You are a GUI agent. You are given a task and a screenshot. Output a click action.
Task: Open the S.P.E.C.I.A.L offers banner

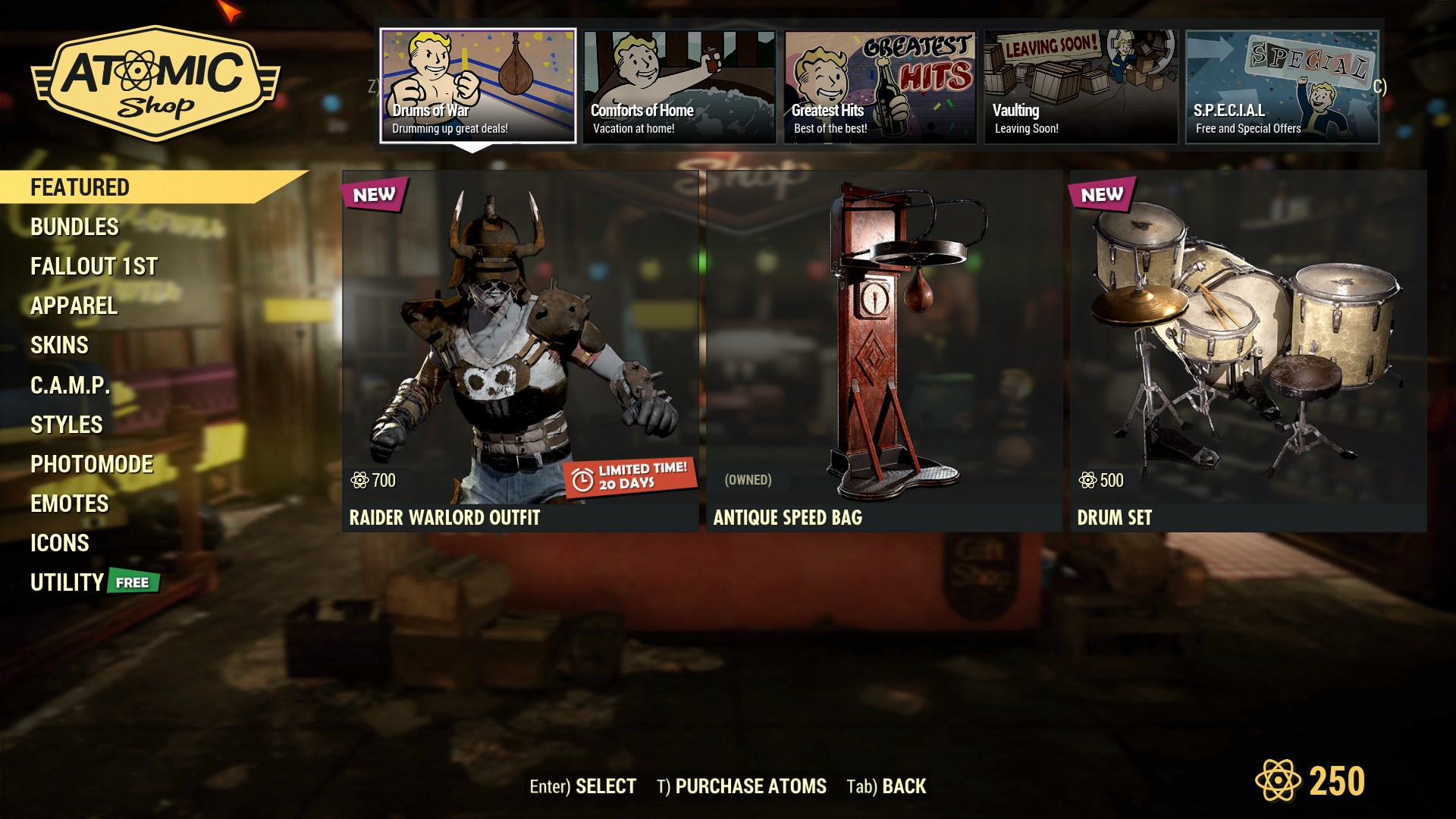(1282, 86)
